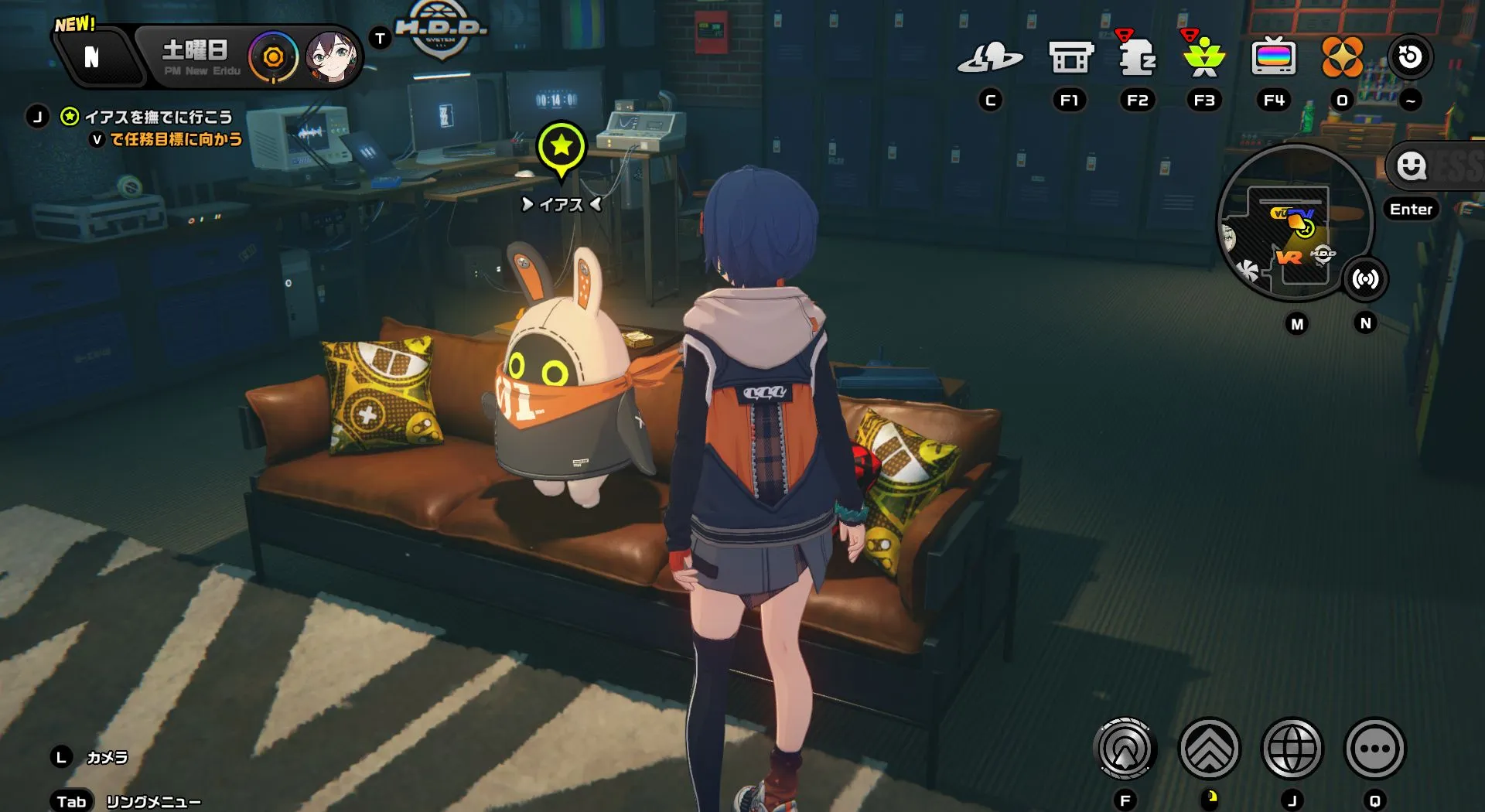Trigger the Q ultimate skill icon
1485x812 pixels.
pyautogui.click(x=1374, y=748)
